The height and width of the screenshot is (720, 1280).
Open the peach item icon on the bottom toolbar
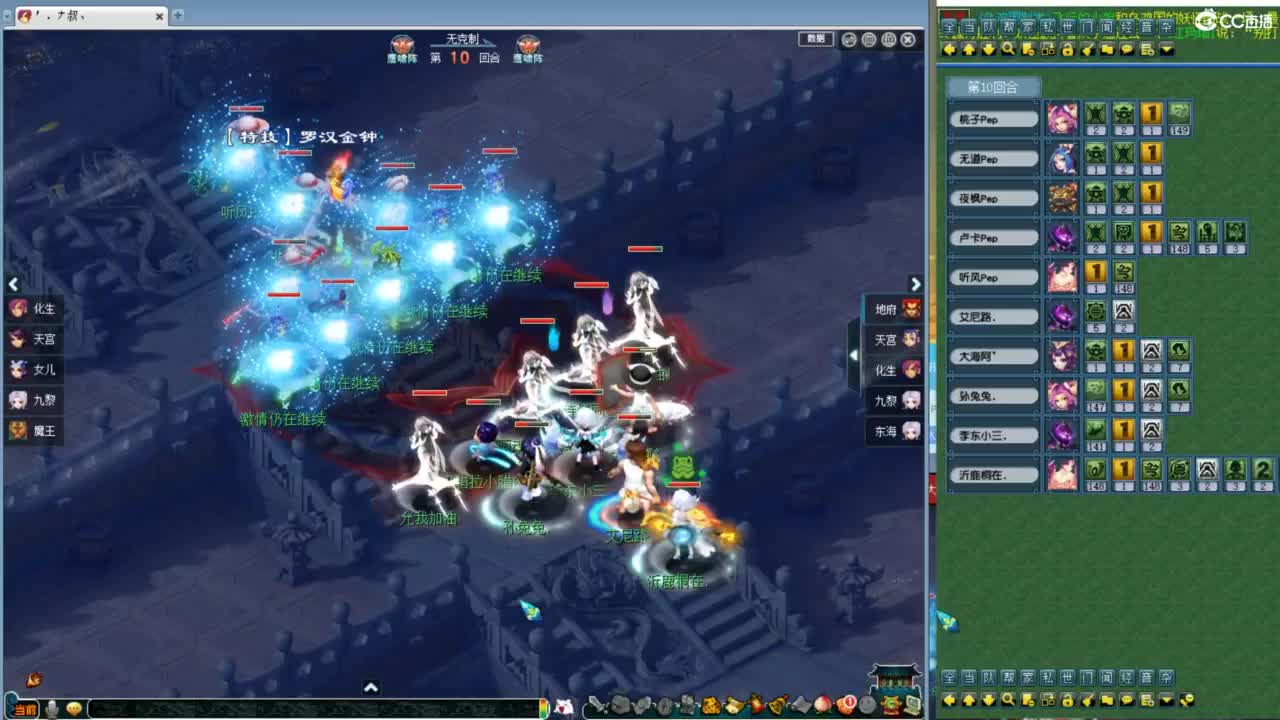coord(824,705)
